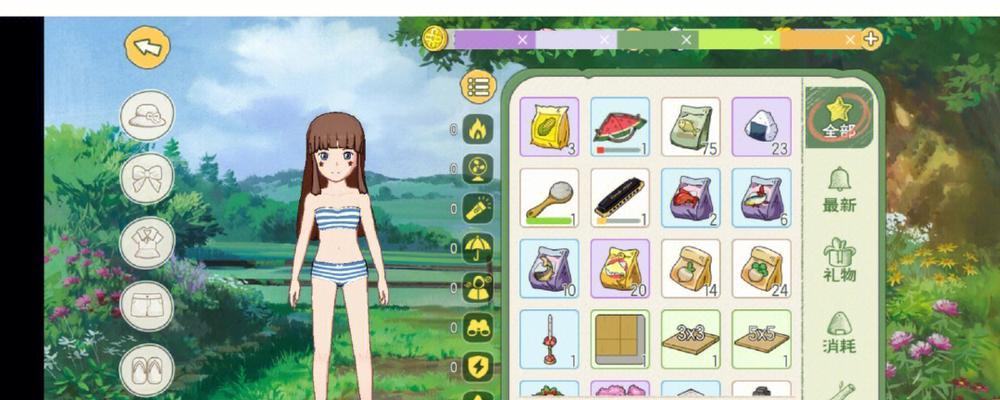Choose the shirt clothing slot
The height and width of the screenshot is (400, 1000).
click(147, 243)
